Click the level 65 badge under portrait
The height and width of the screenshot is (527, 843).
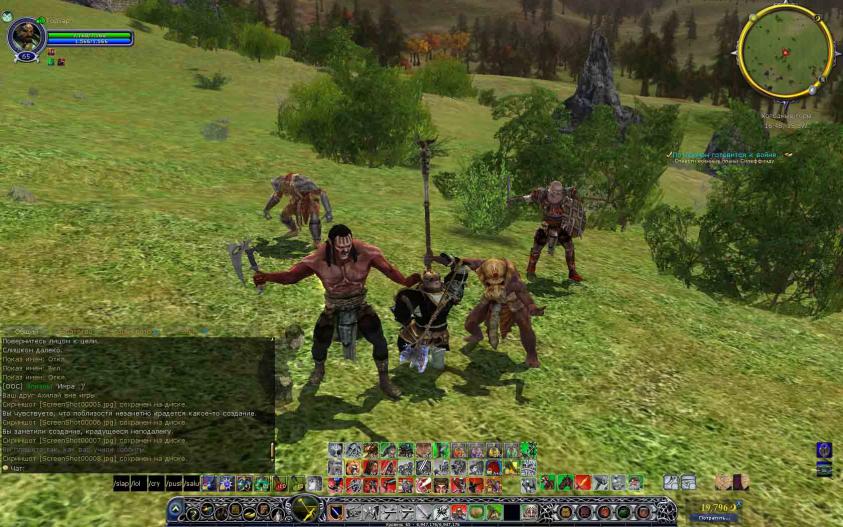[25, 57]
